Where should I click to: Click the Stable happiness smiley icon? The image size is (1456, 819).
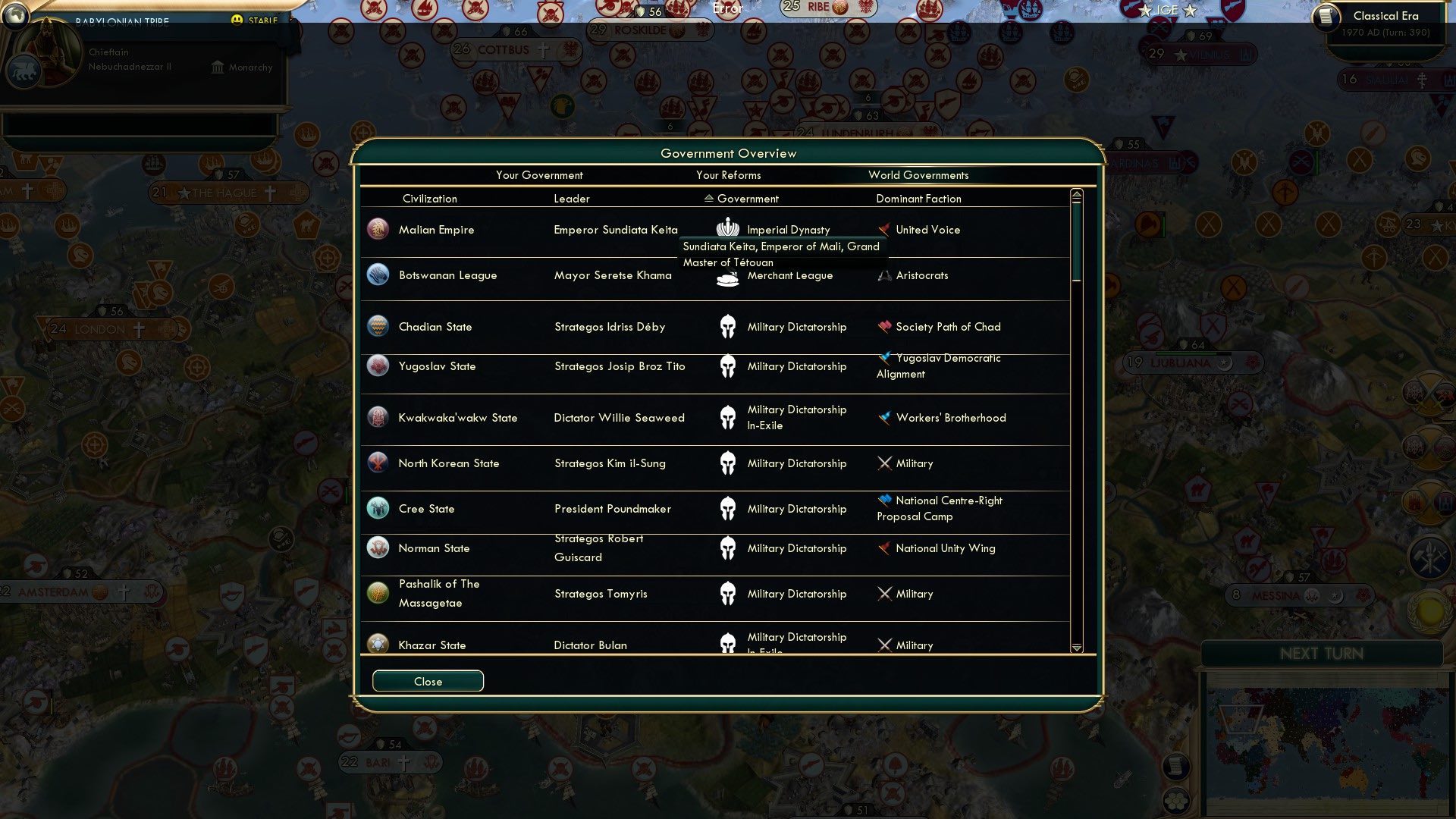[238, 21]
